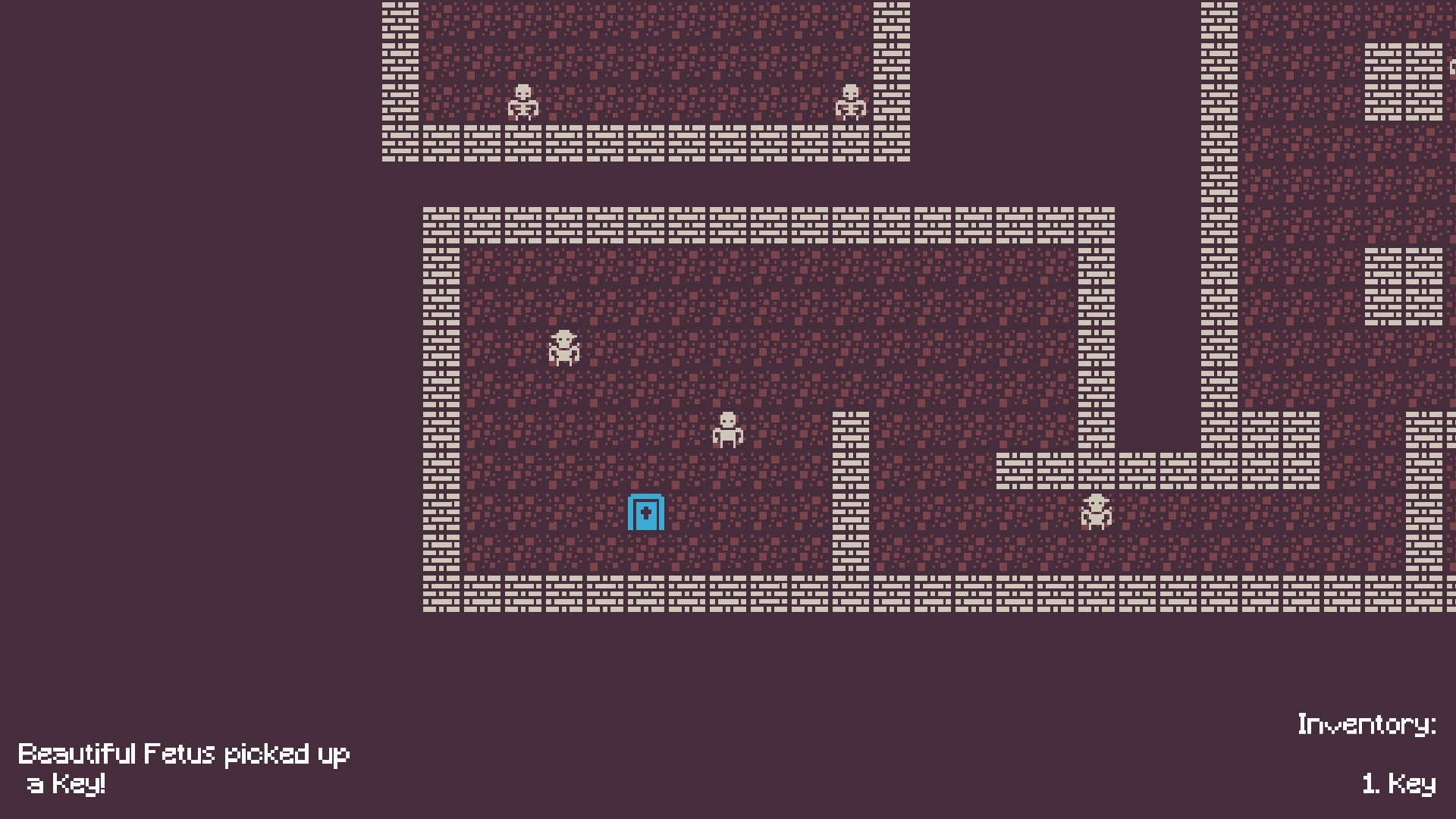
Task: Select the hat-wearing goblin in the upper-left room
Action: 564,349
